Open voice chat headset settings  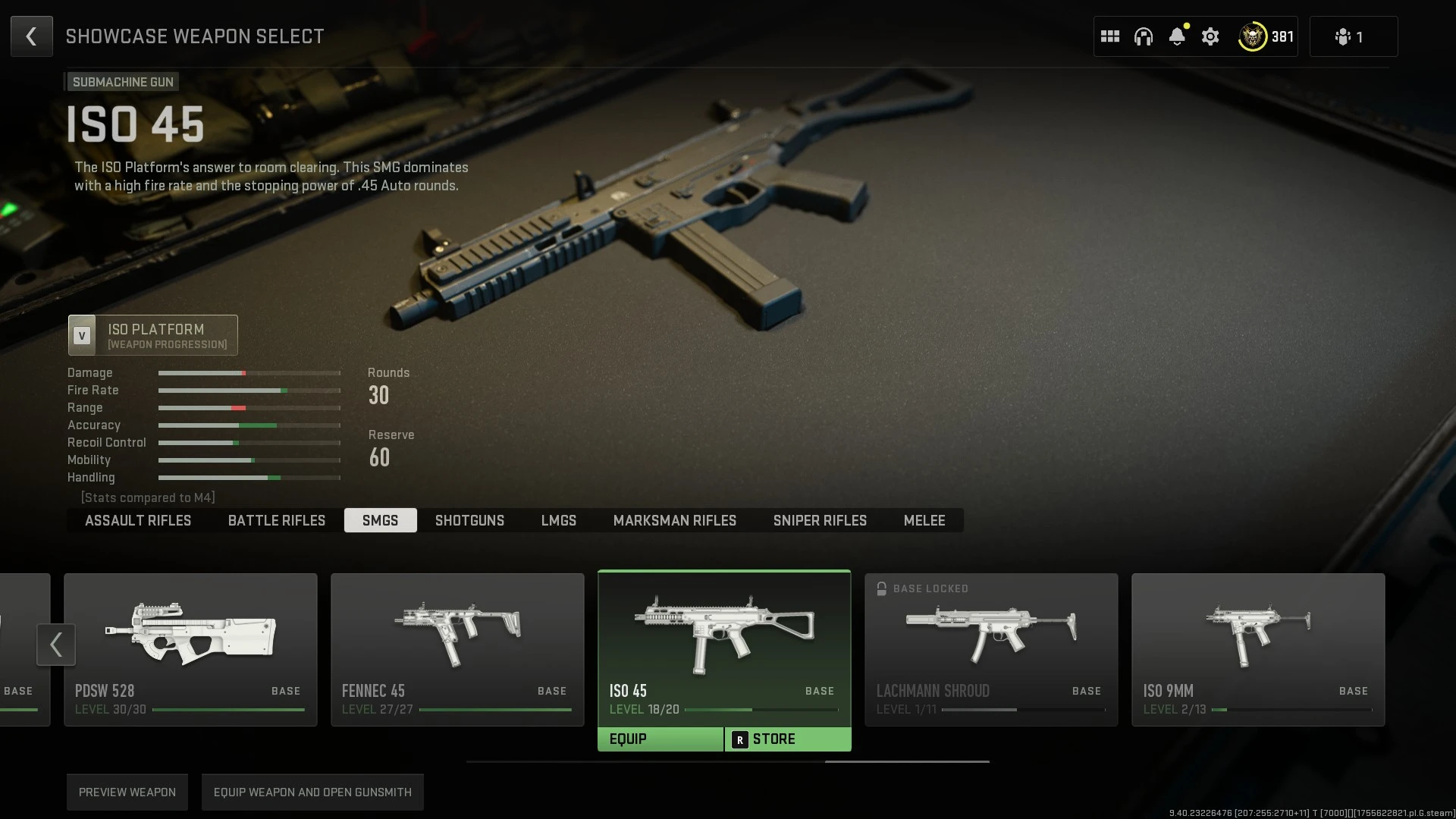1144,36
